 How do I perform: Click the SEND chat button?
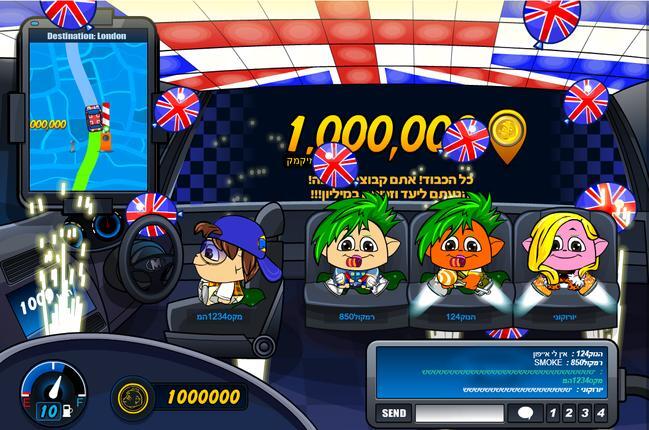point(394,413)
